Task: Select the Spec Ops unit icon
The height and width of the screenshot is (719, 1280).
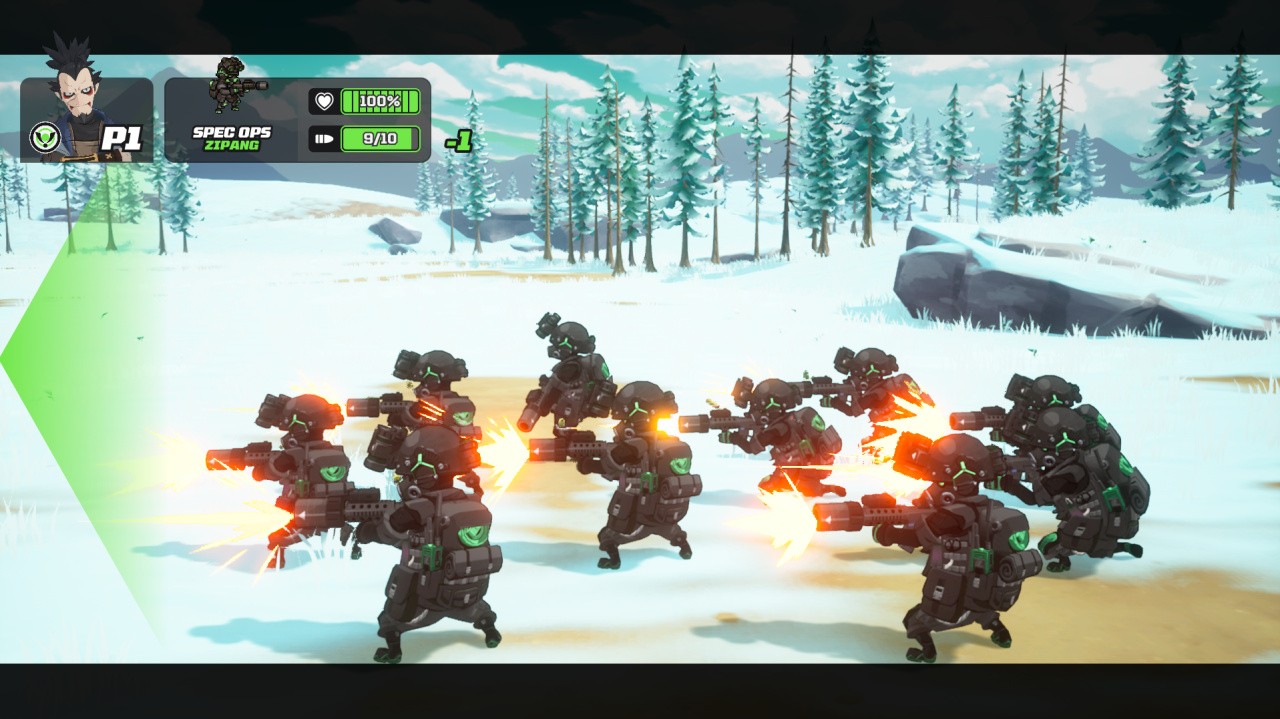Action: tap(232, 88)
